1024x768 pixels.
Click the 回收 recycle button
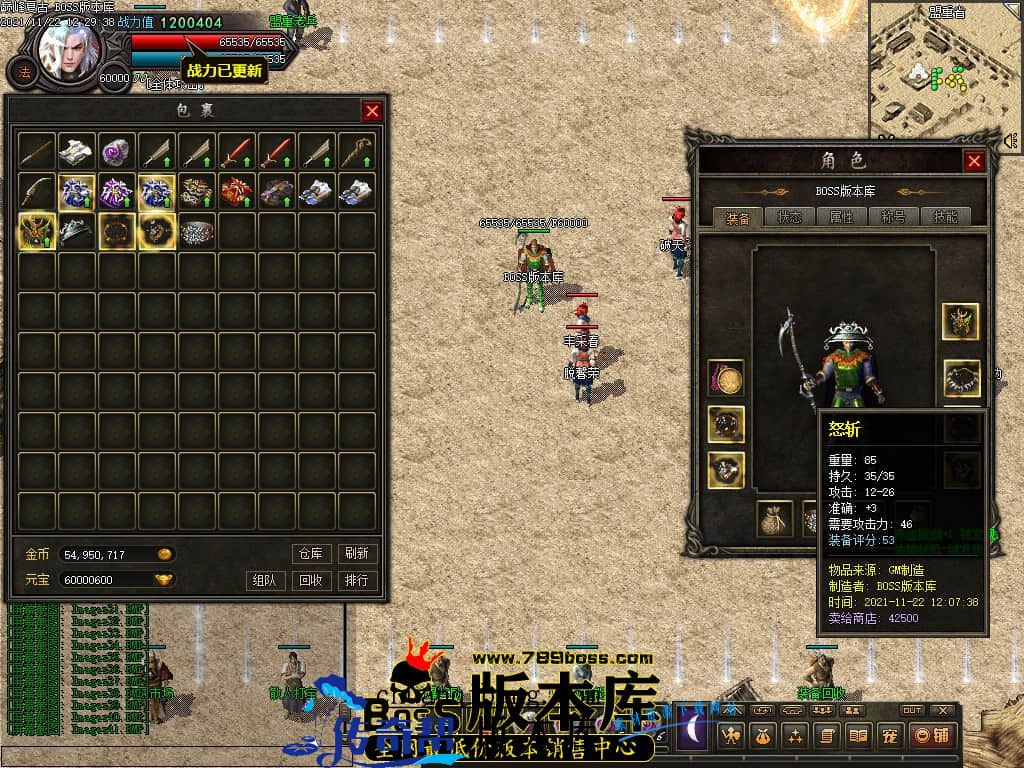(x=310, y=580)
